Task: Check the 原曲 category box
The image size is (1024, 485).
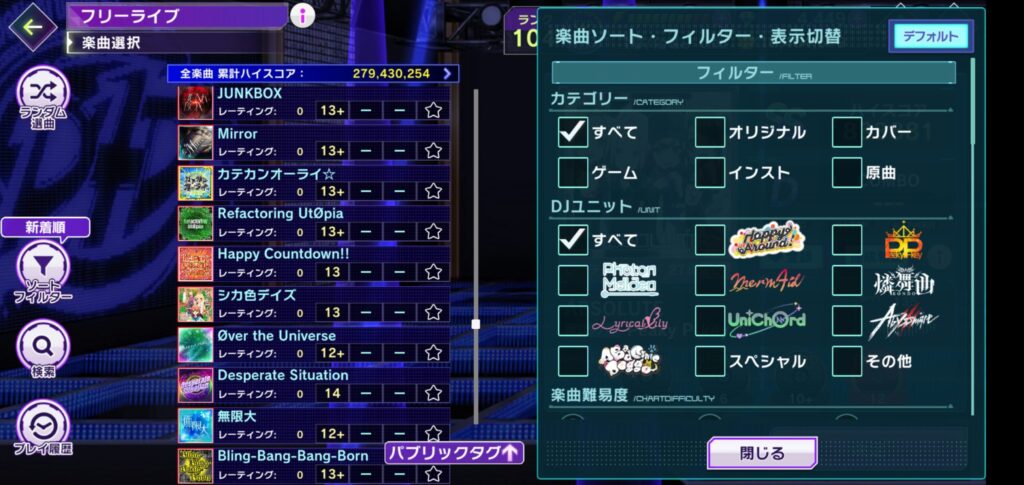Action: click(x=847, y=172)
